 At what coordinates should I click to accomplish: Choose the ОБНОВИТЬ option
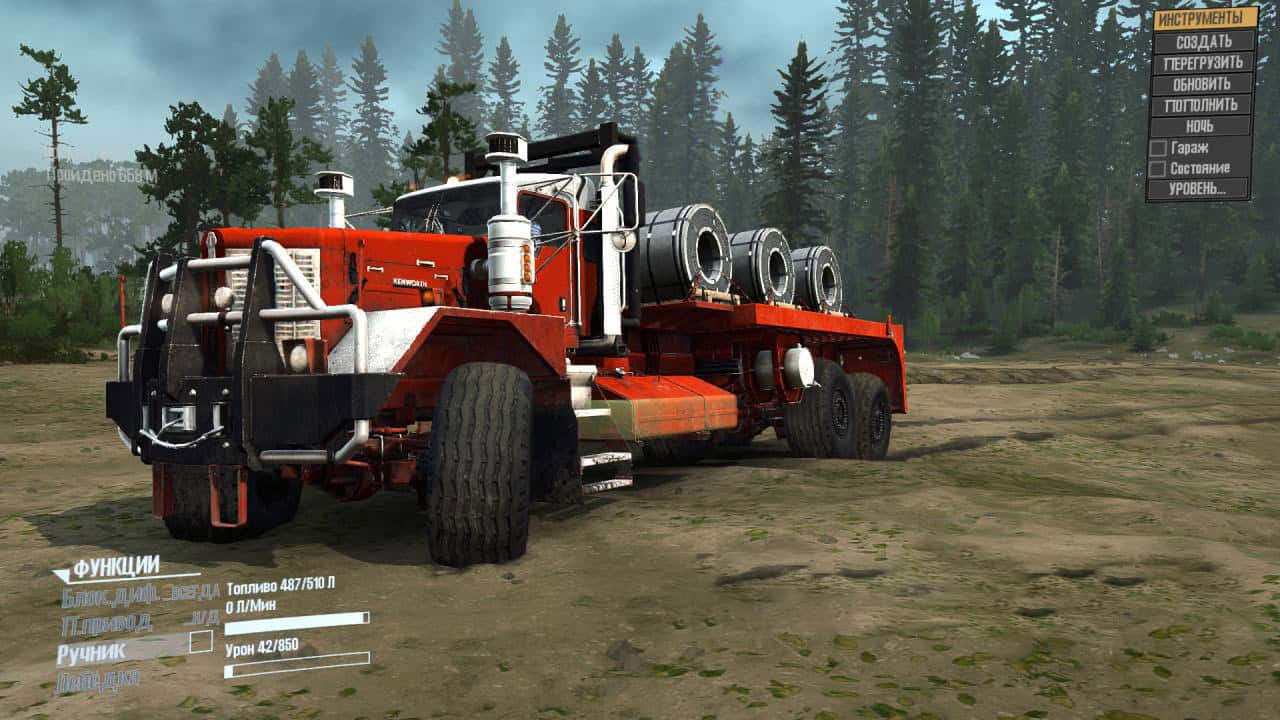click(1203, 84)
